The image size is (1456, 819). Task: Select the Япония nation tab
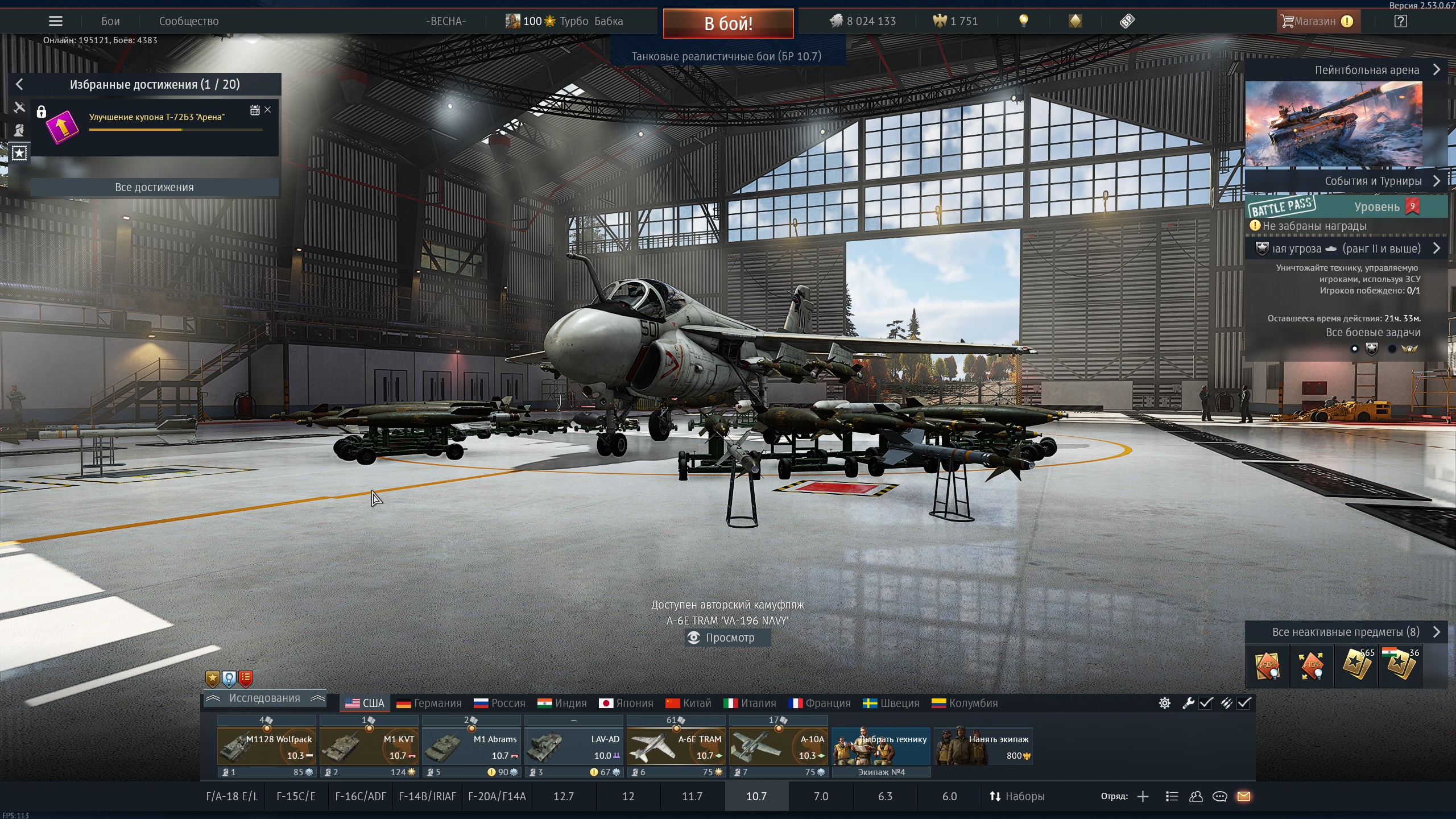pyautogui.click(x=626, y=703)
